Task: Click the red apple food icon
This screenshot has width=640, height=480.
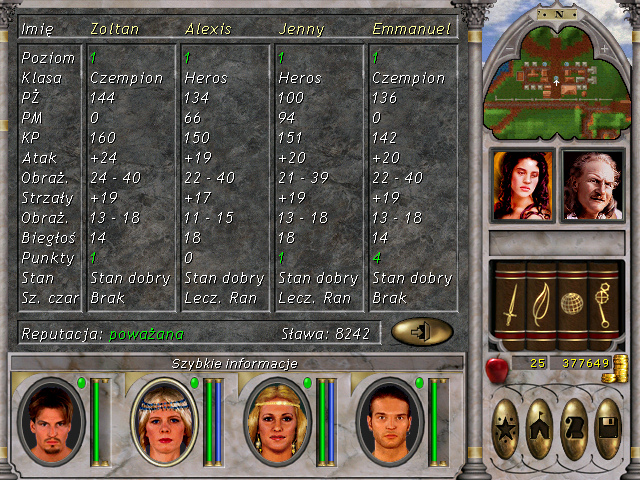Action: coord(497,369)
